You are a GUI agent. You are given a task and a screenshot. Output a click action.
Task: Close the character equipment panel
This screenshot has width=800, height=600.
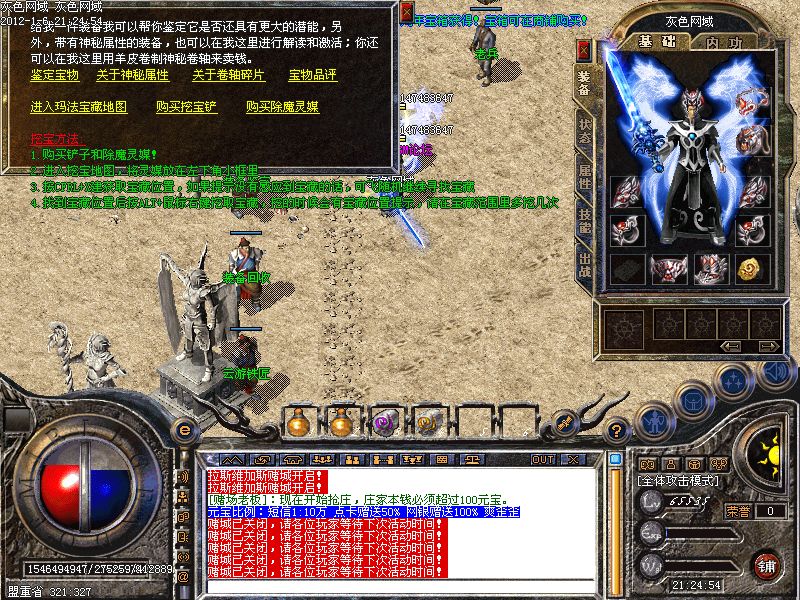pyautogui.click(x=584, y=49)
